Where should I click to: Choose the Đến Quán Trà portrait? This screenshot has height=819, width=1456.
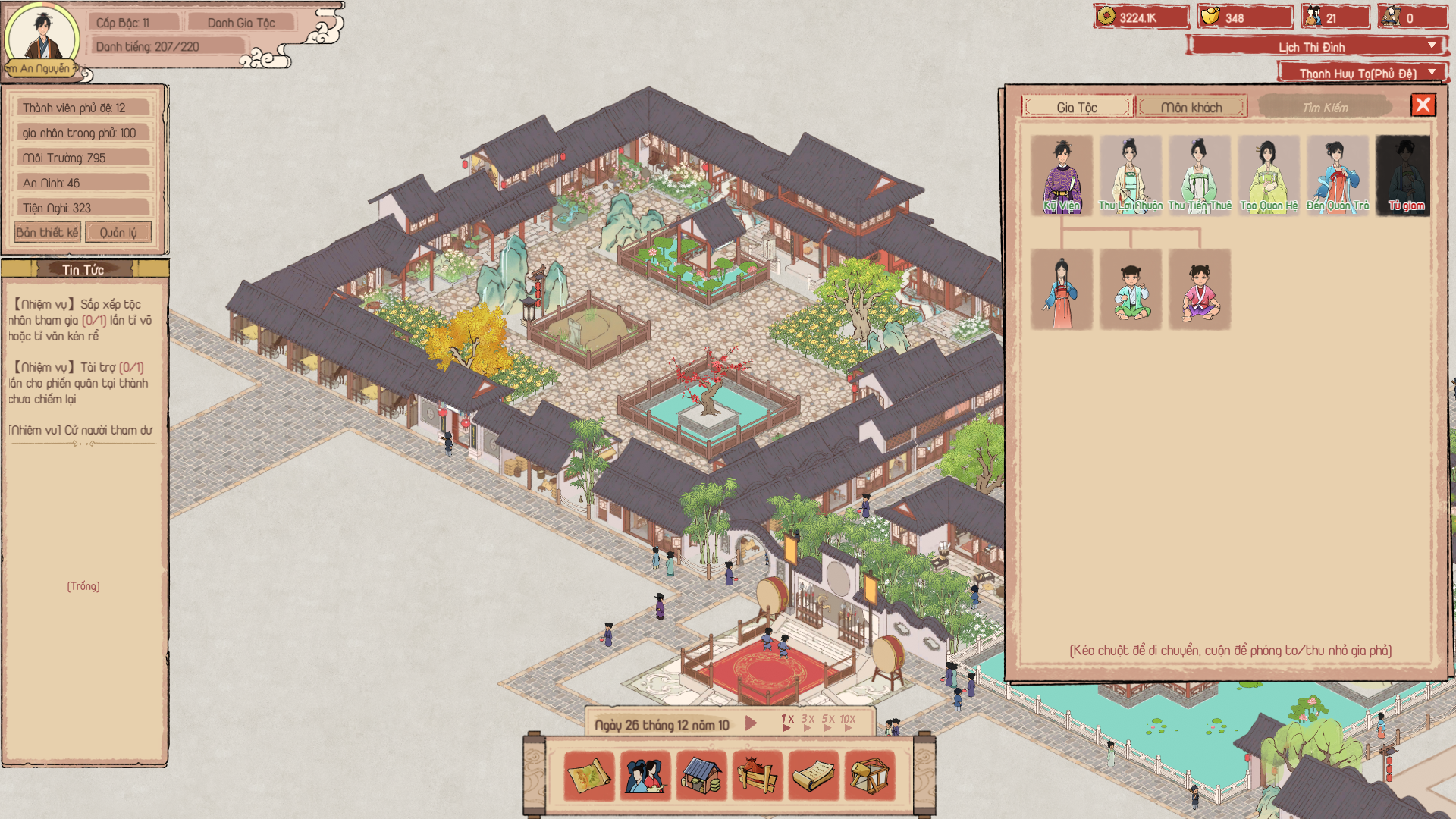tap(1338, 175)
